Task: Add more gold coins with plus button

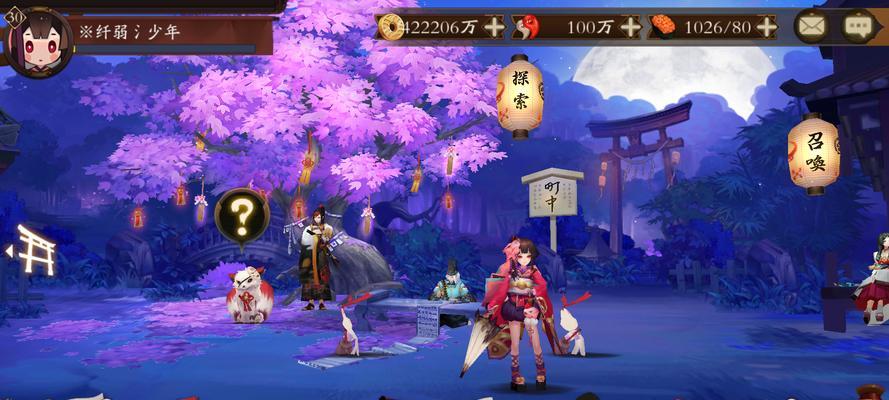Action: point(494,27)
